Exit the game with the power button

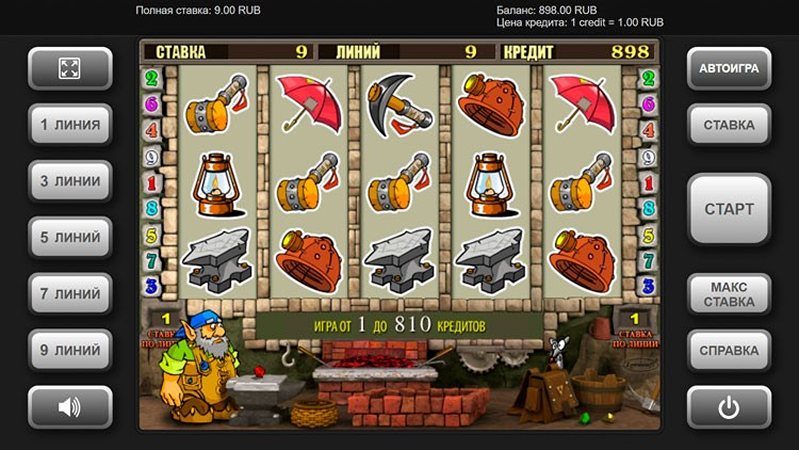click(x=728, y=407)
